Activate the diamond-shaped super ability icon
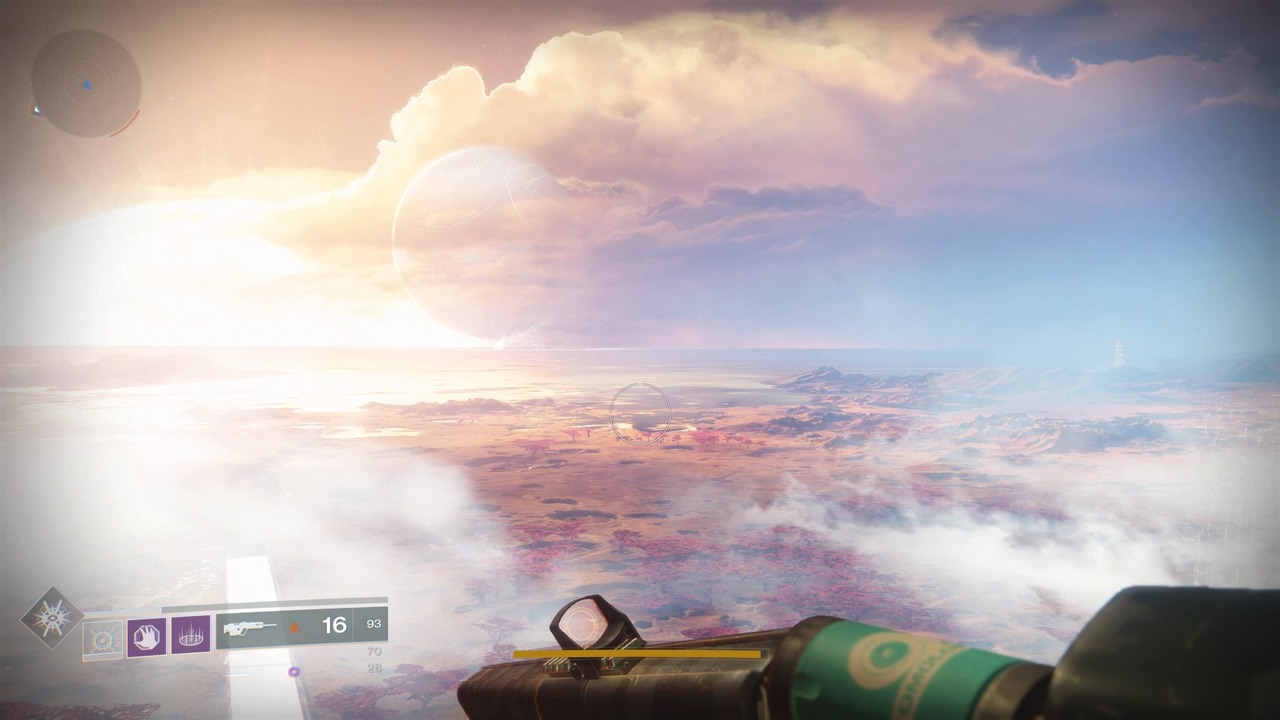This screenshot has width=1280, height=720. click(x=51, y=616)
